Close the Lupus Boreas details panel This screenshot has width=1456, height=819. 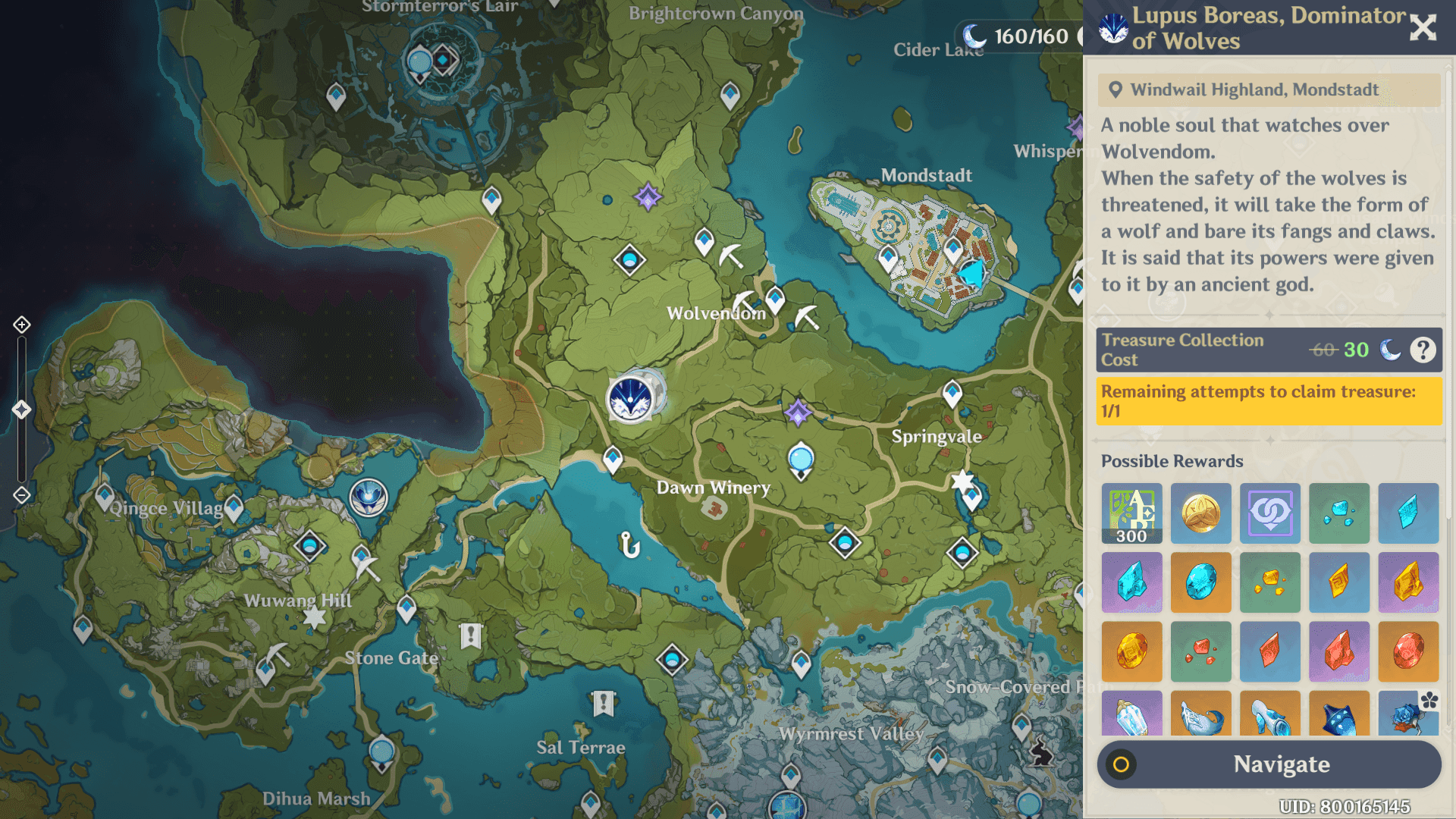tap(1422, 27)
